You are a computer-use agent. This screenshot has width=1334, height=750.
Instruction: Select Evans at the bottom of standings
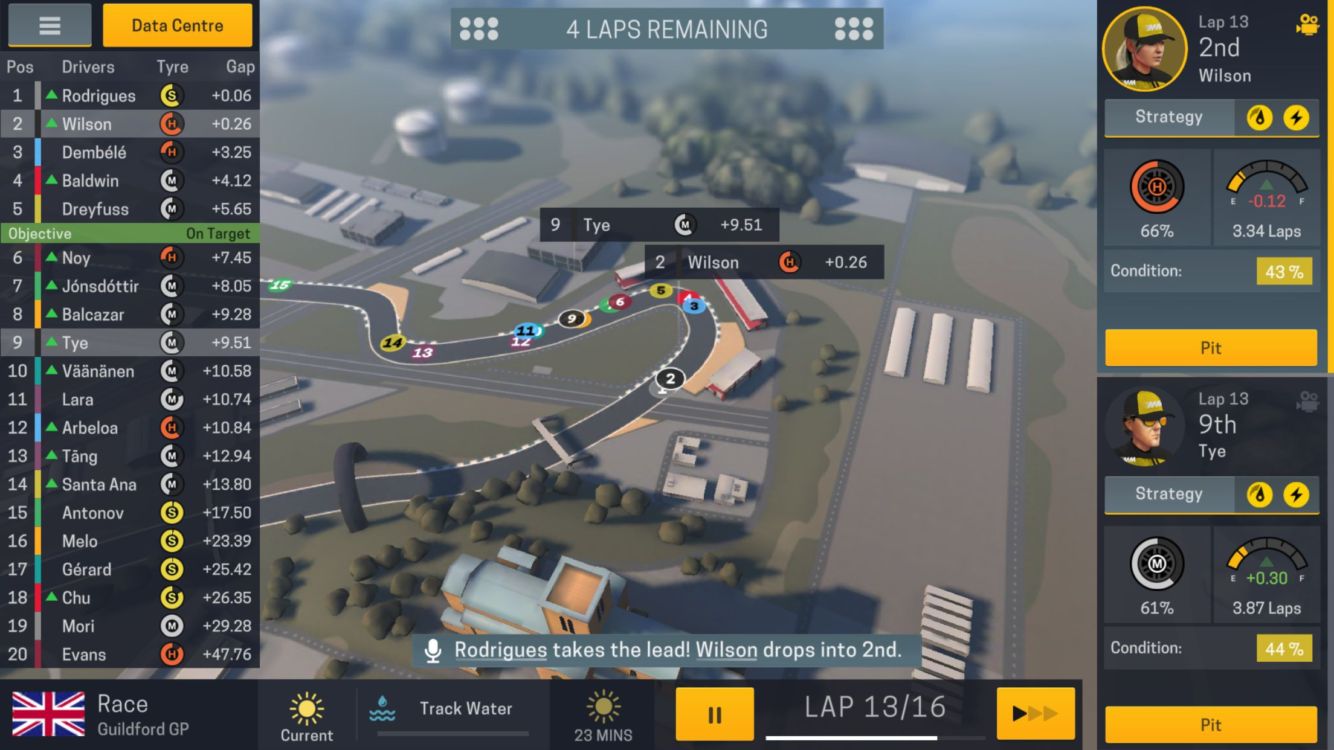tap(129, 655)
